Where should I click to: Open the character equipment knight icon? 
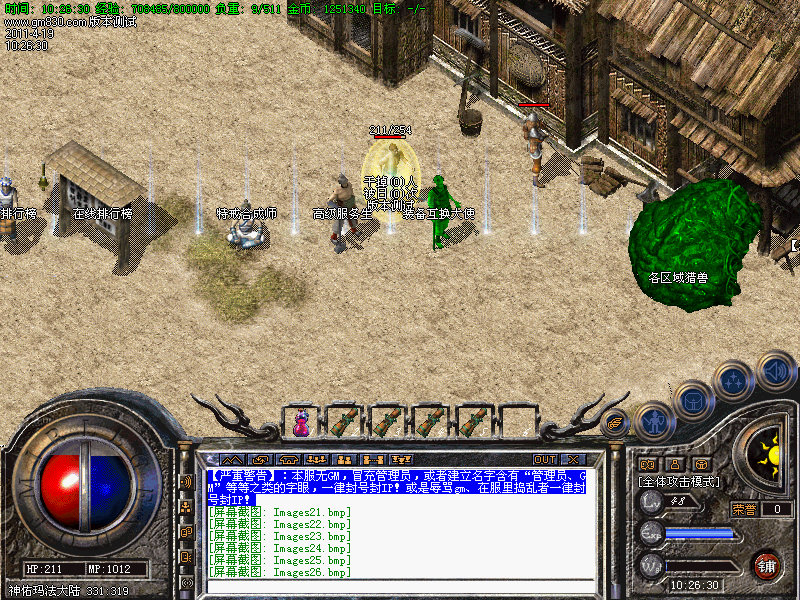tap(652, 422)
